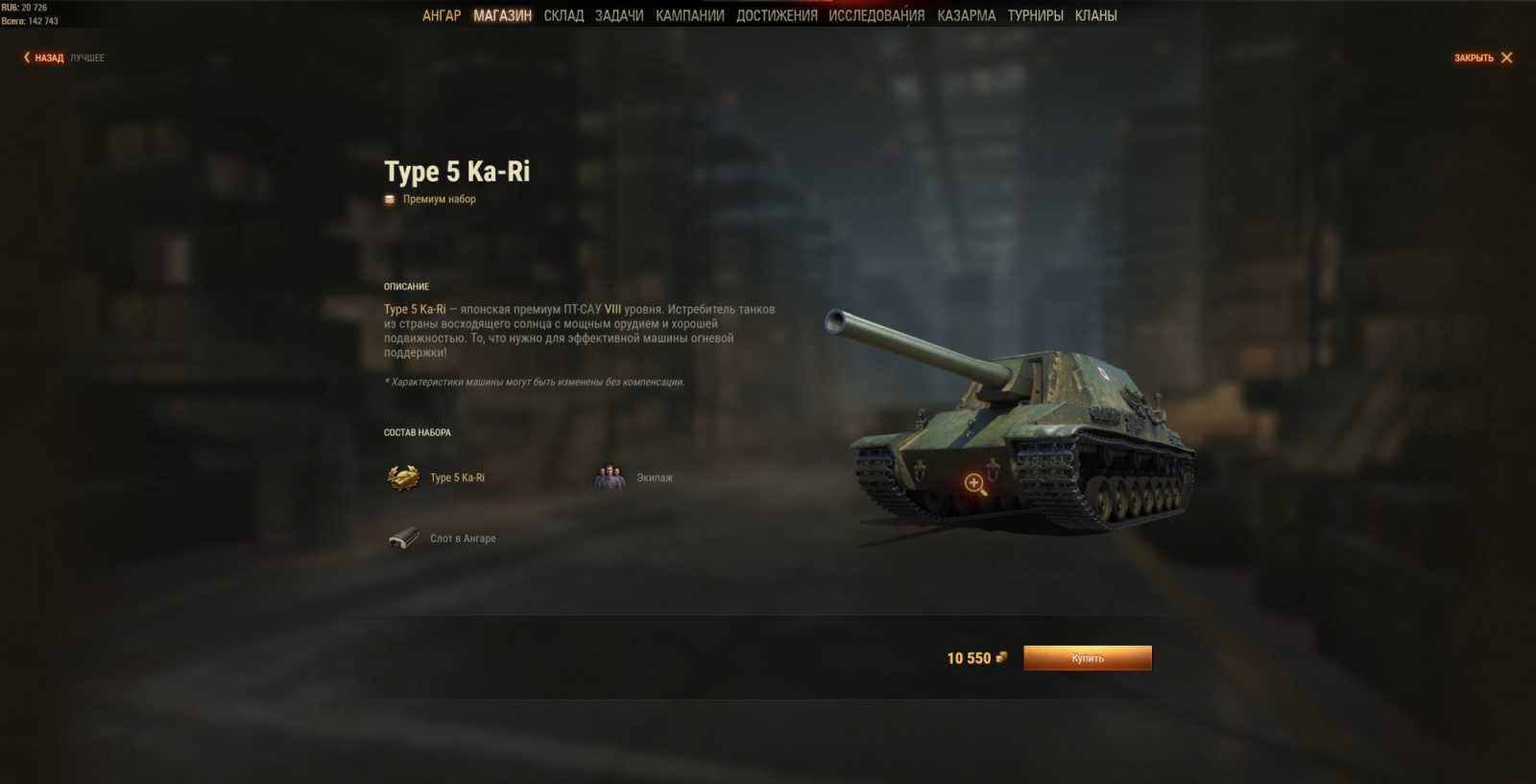This screenshot has height=784, width=1536.
Task: Click the back chevron arrow beside НАЗАД
Action: (x=26, y=58)
